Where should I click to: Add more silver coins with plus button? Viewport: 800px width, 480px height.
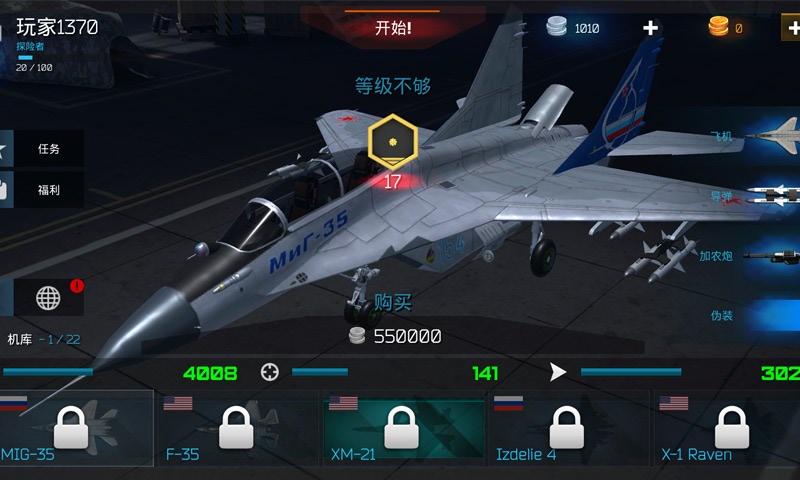(651, 28)
